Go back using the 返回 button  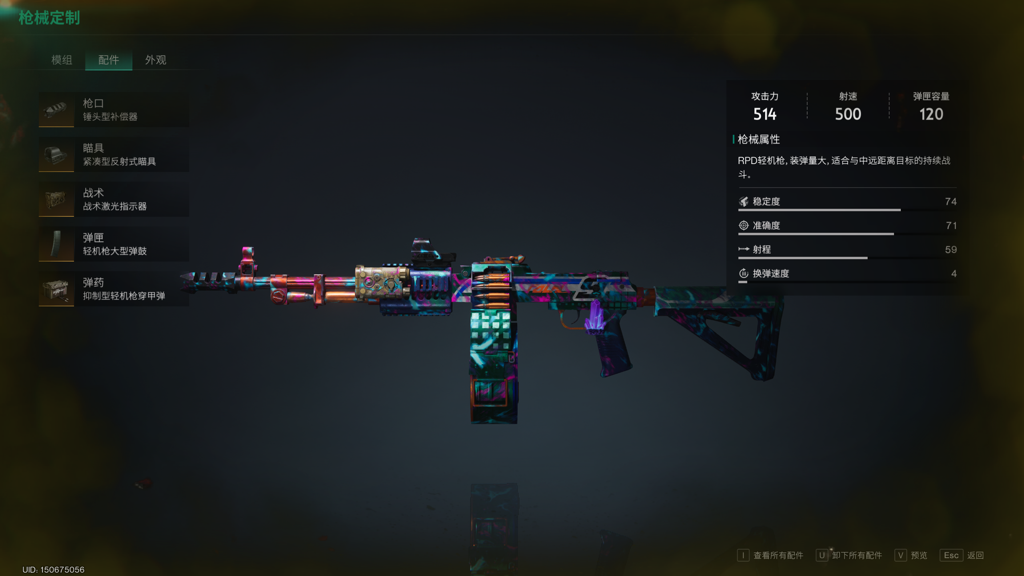(963, 556)
